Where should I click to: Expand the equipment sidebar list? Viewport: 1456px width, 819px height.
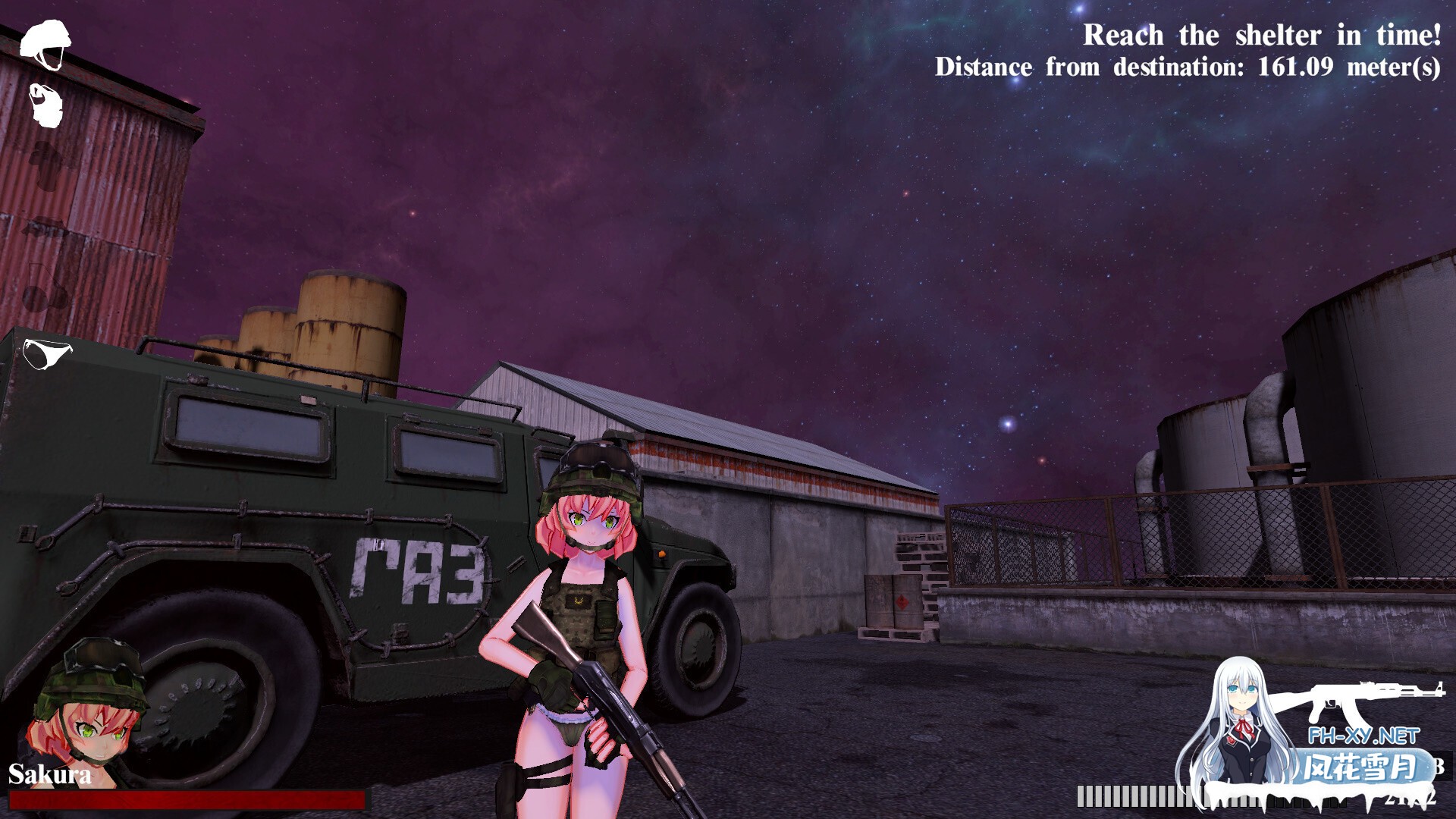click(47, 190)
